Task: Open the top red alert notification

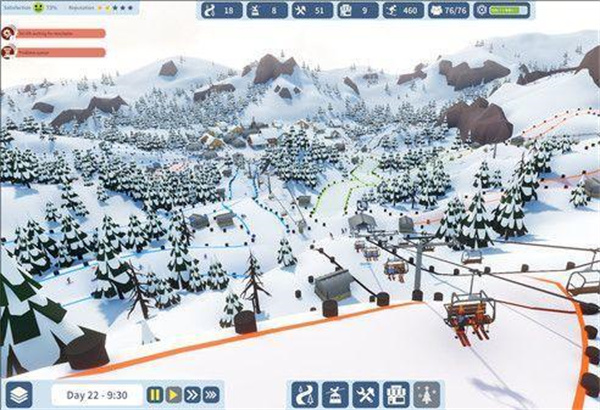Action: pyautogui.click(x=55, y=32)
